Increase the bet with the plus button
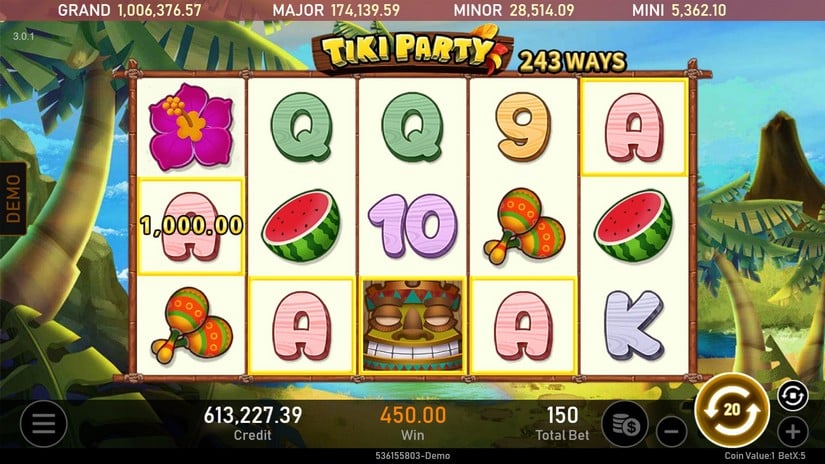The height and width of the screenshot is (464, 825). point(792,432)
